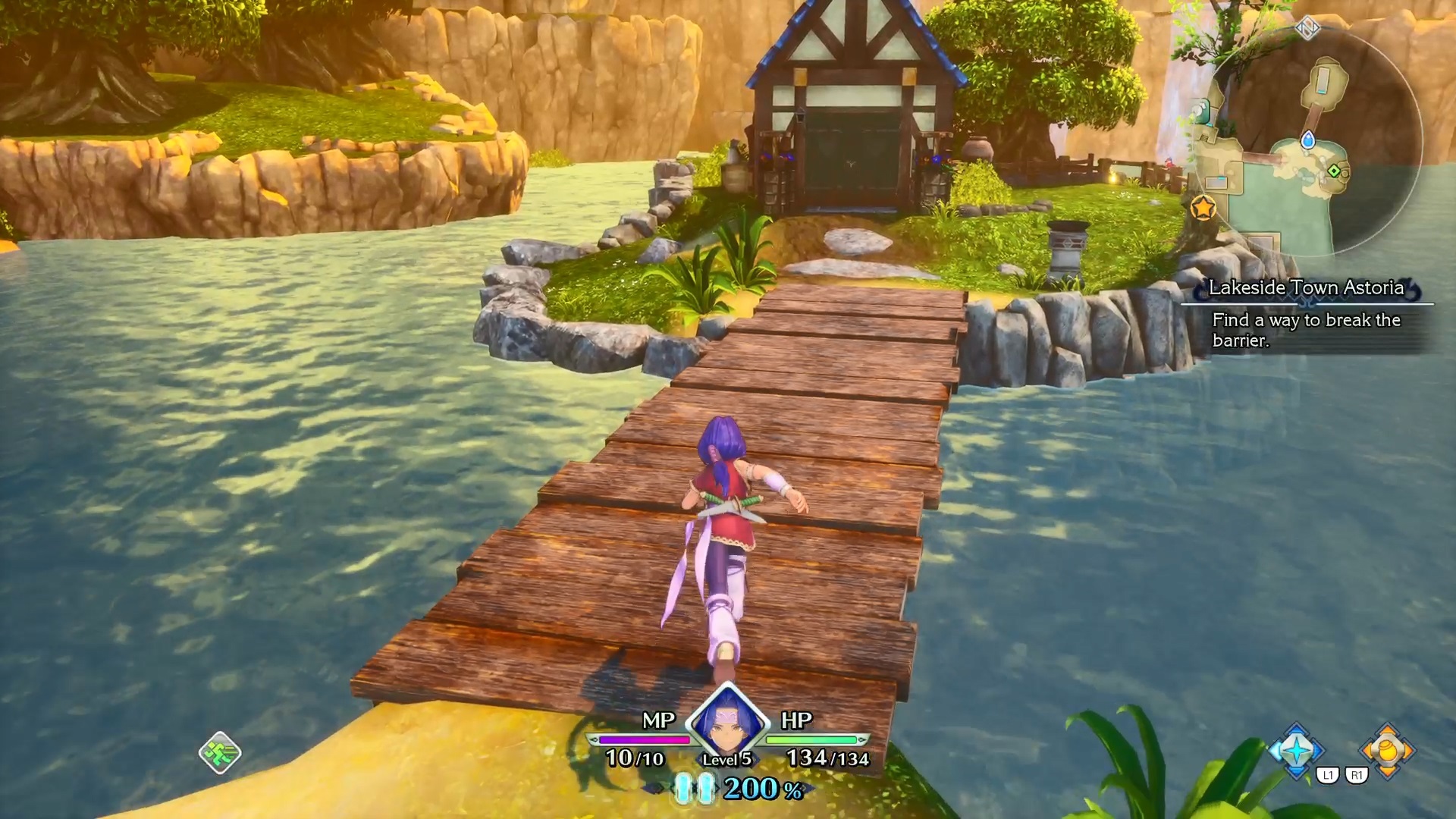Open the blue star ring menu shortcut
1456x819 pixels.
coord(1297,751)
